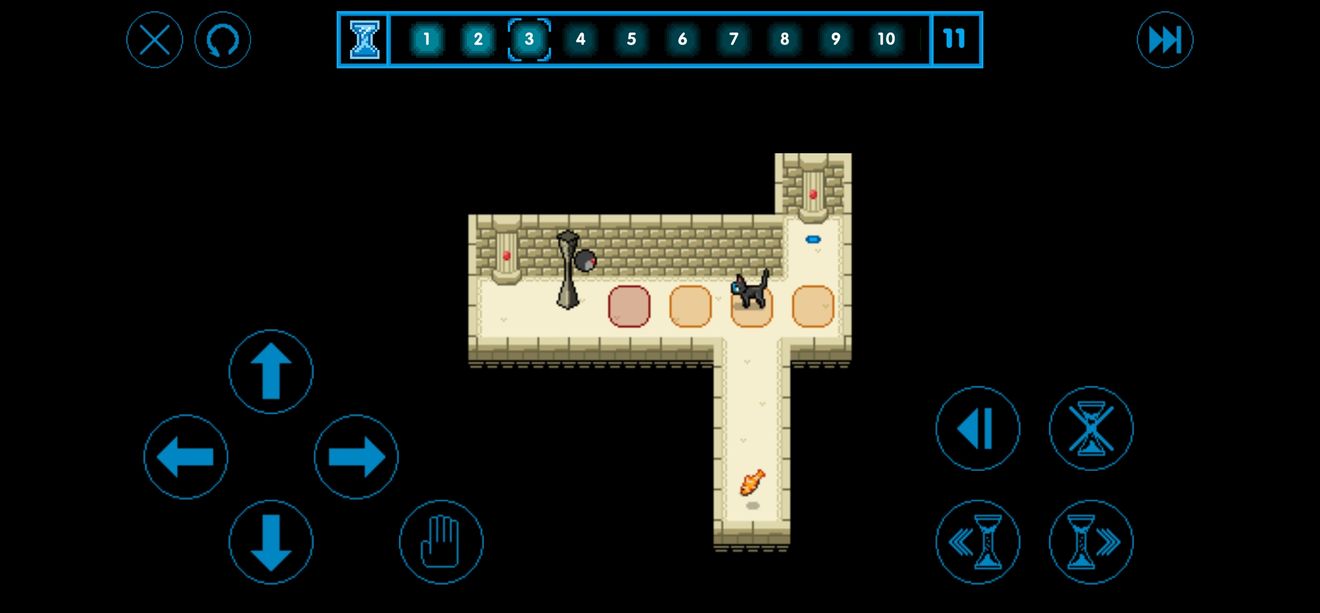Screen dimensions: 1320x613
Task: Click the hourglass icon on the timeline bar
Action: pyautogui.click(x=364, y=40)
